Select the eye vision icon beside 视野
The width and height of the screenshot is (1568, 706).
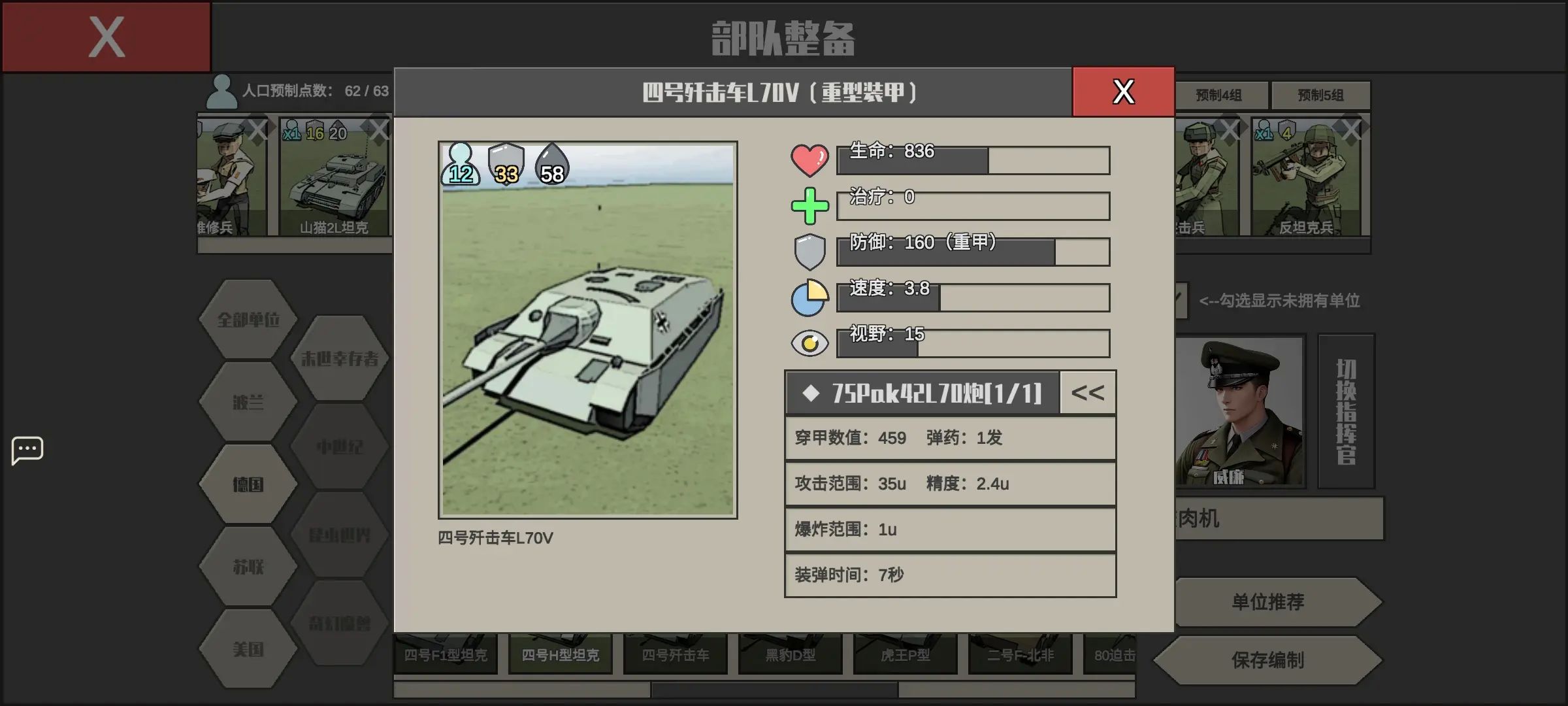(x=810, y=341)
